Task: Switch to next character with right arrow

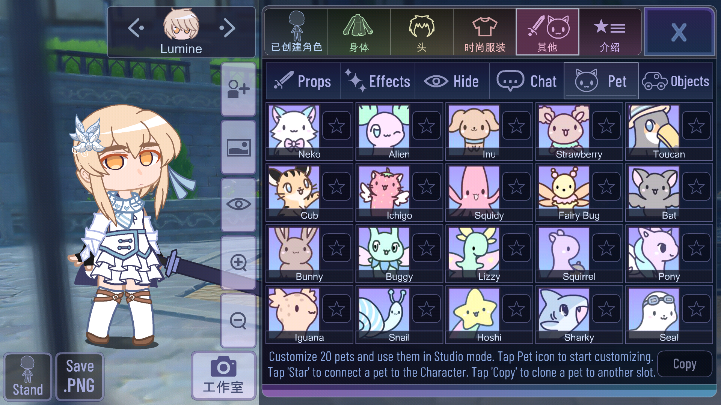Action: point(228,27)
